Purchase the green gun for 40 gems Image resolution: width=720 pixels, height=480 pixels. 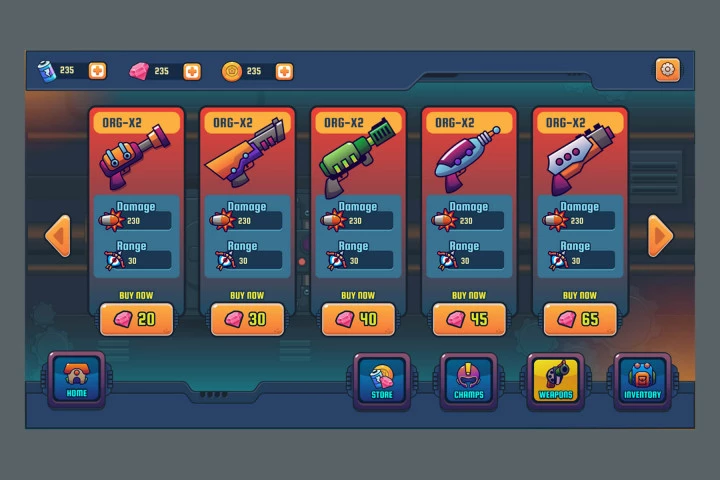tap(358, 319)
